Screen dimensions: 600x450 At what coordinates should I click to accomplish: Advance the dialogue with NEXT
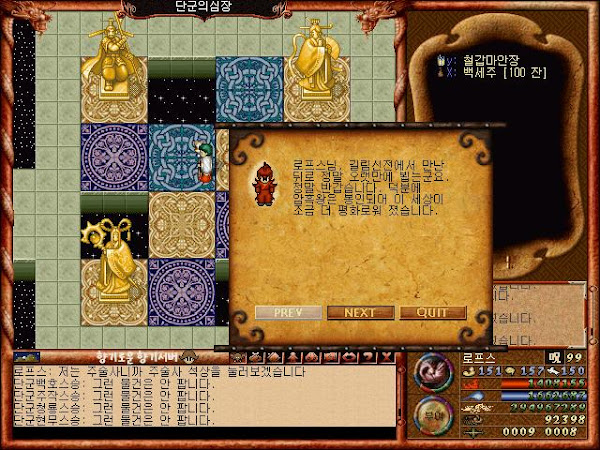(x=361, y=312)
